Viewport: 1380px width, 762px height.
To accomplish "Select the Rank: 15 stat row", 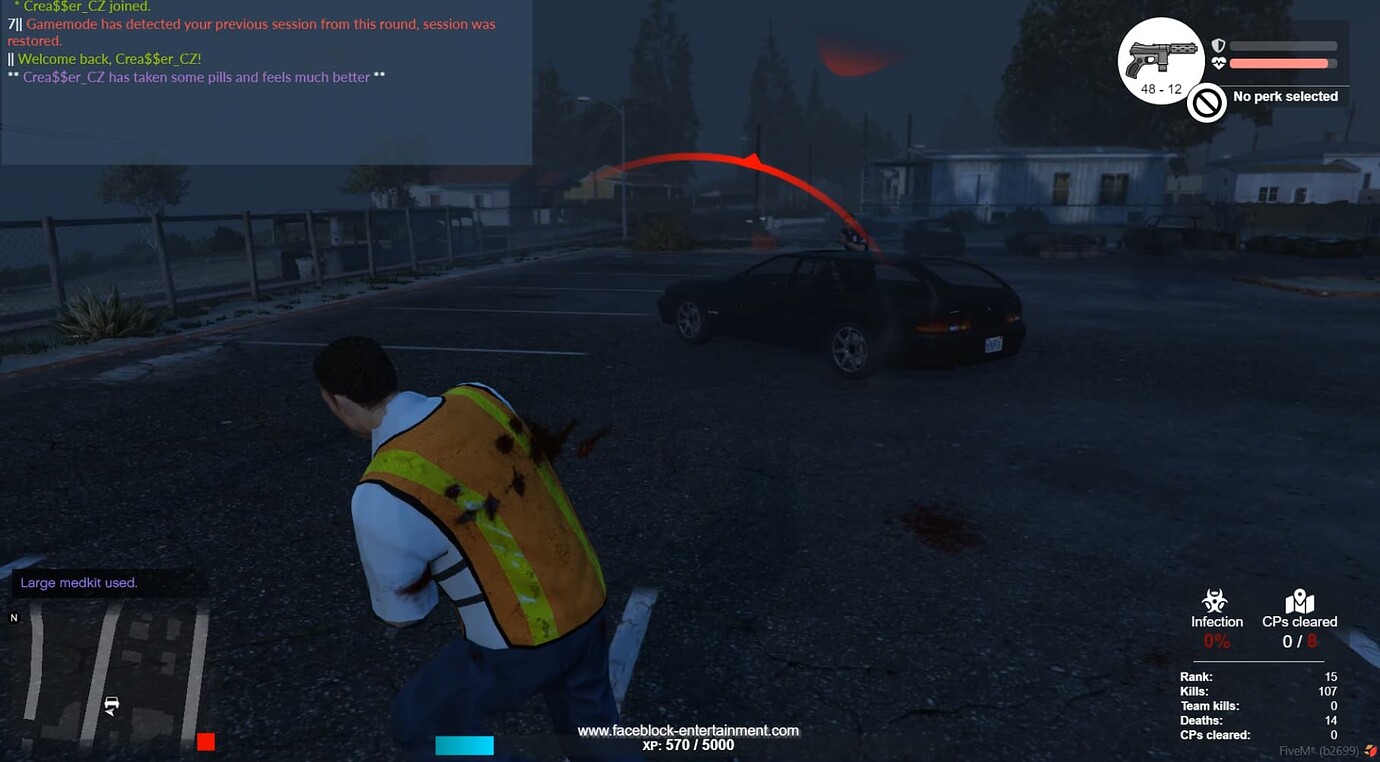I will pos(1260,676).
